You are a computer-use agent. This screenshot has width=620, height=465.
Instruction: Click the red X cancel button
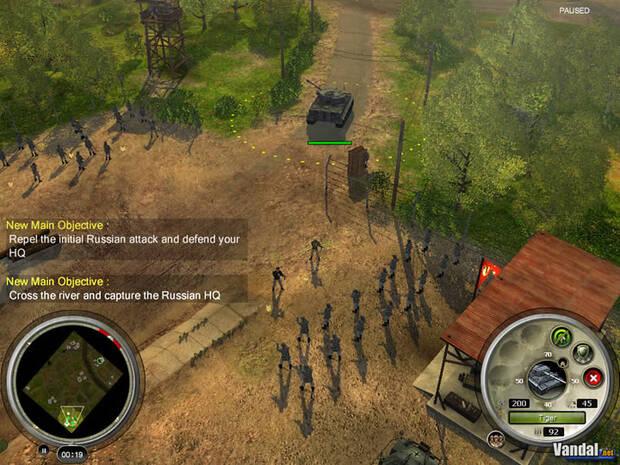(x=592, y=378)
